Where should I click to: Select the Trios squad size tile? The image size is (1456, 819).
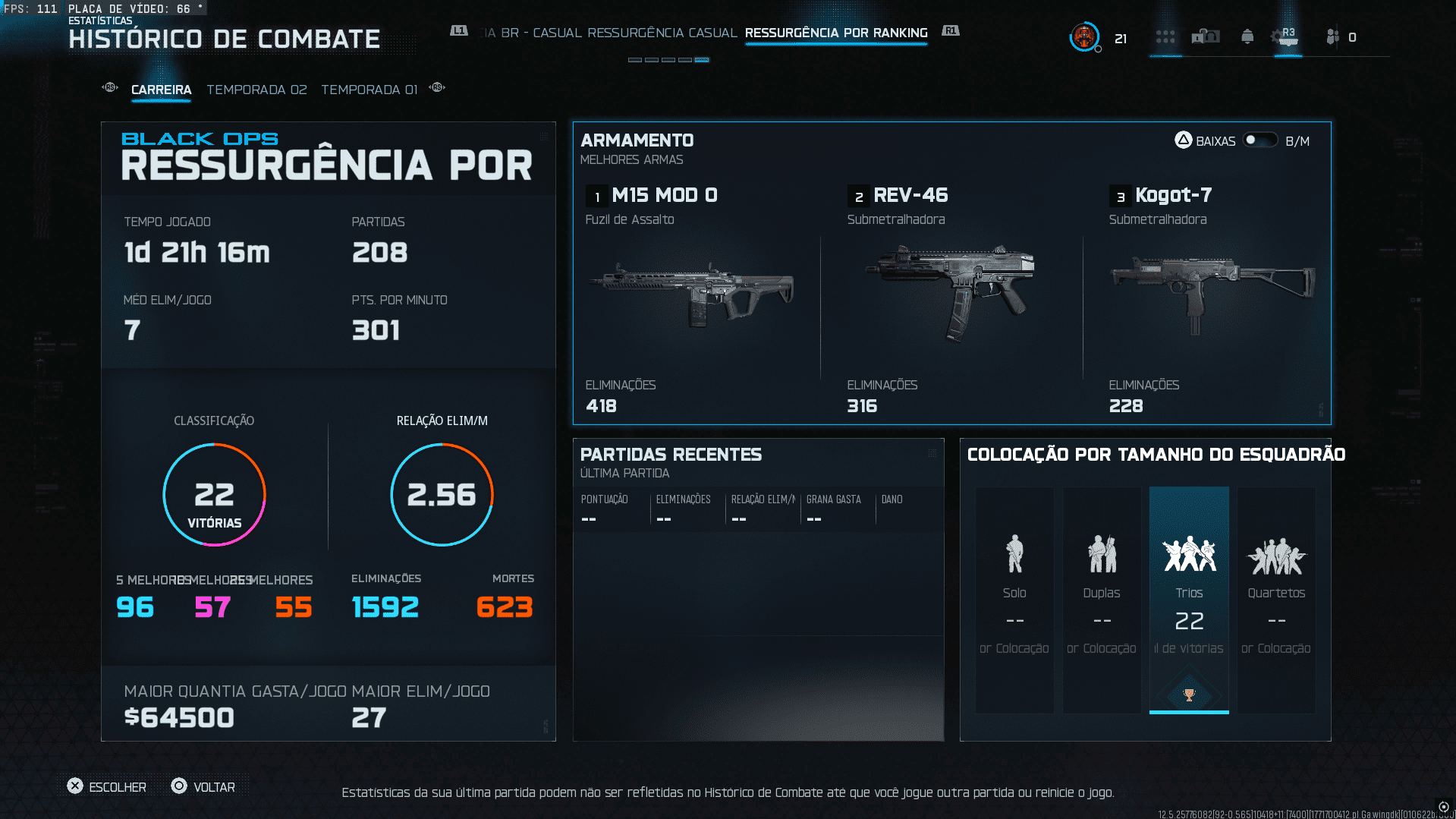pos(1189,600)
